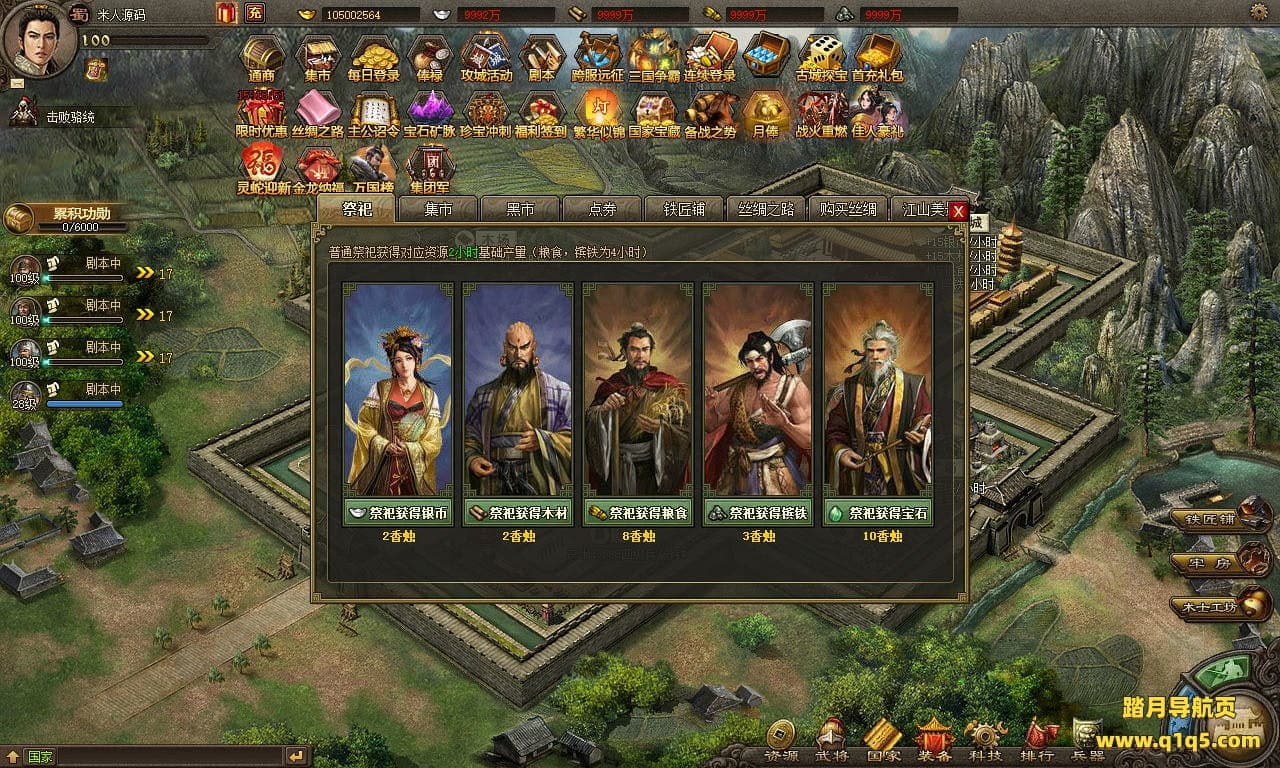Open the 通商 trade icon
Screen dimensions: 1280x768
tap(262, 58)
